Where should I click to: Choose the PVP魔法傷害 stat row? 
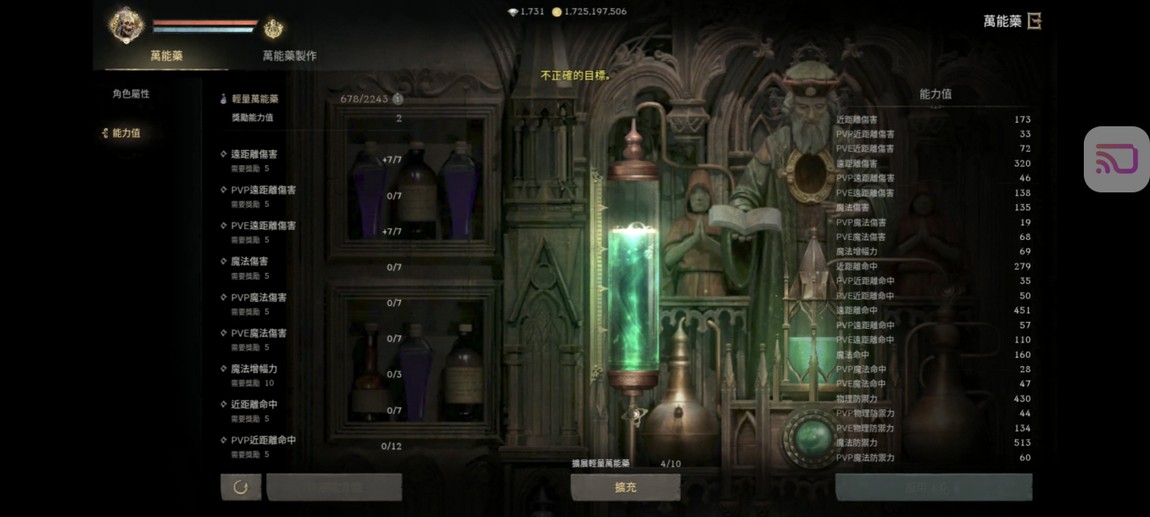coord(258,298)
